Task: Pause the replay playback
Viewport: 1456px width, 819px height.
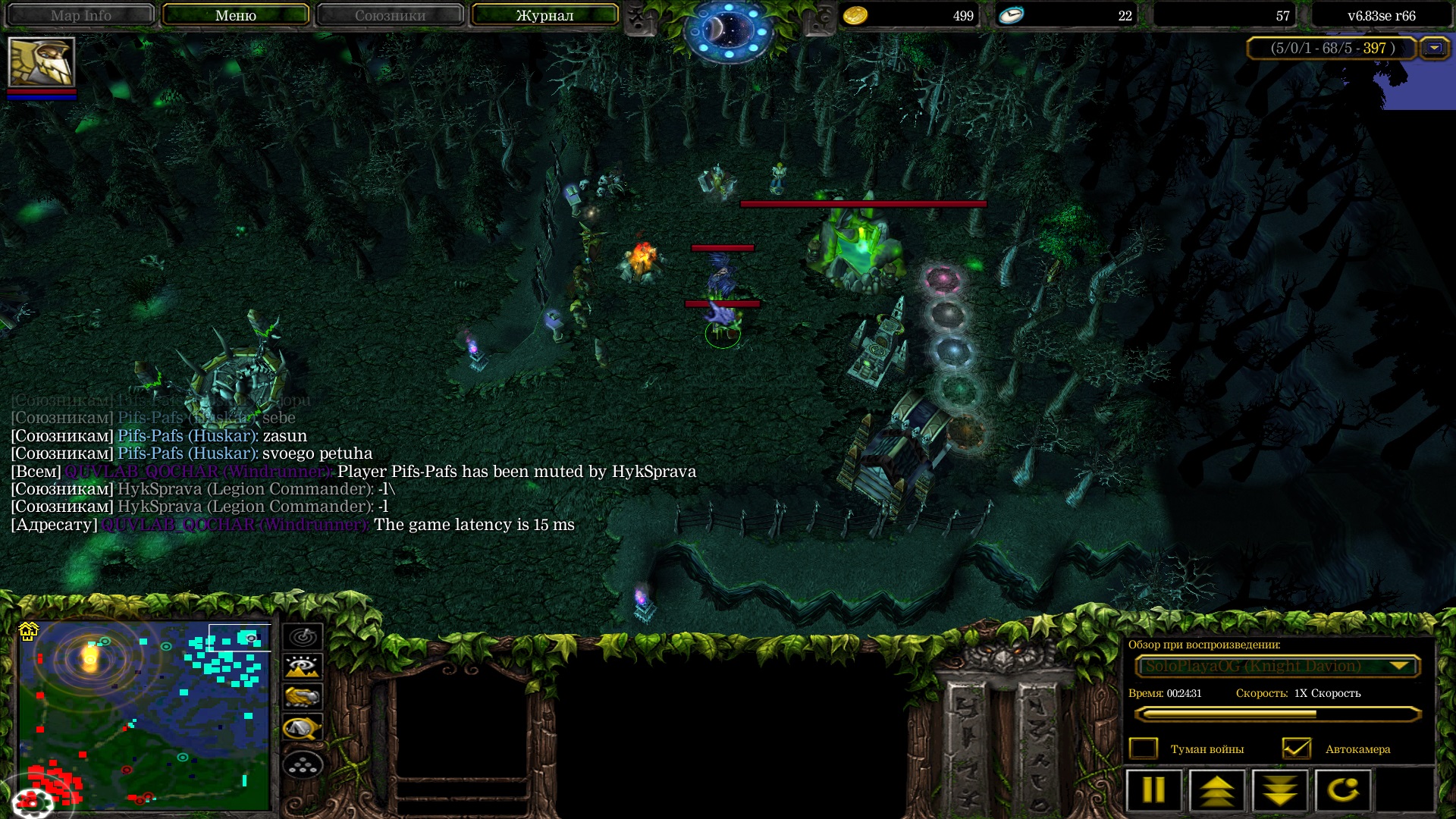Action: point(1153,790)
